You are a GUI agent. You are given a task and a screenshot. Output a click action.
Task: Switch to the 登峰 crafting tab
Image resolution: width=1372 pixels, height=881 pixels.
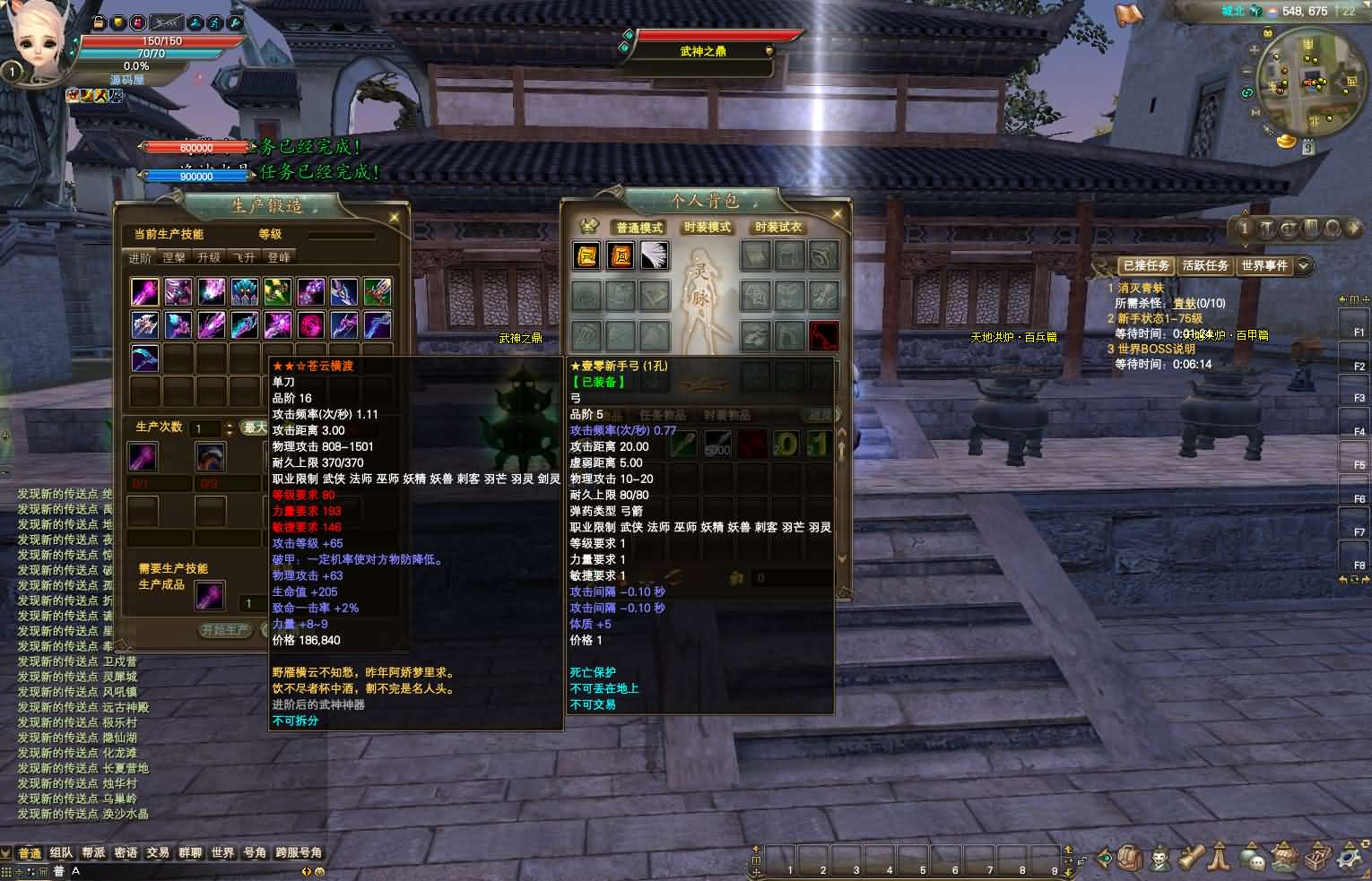(x=279, y=258)
